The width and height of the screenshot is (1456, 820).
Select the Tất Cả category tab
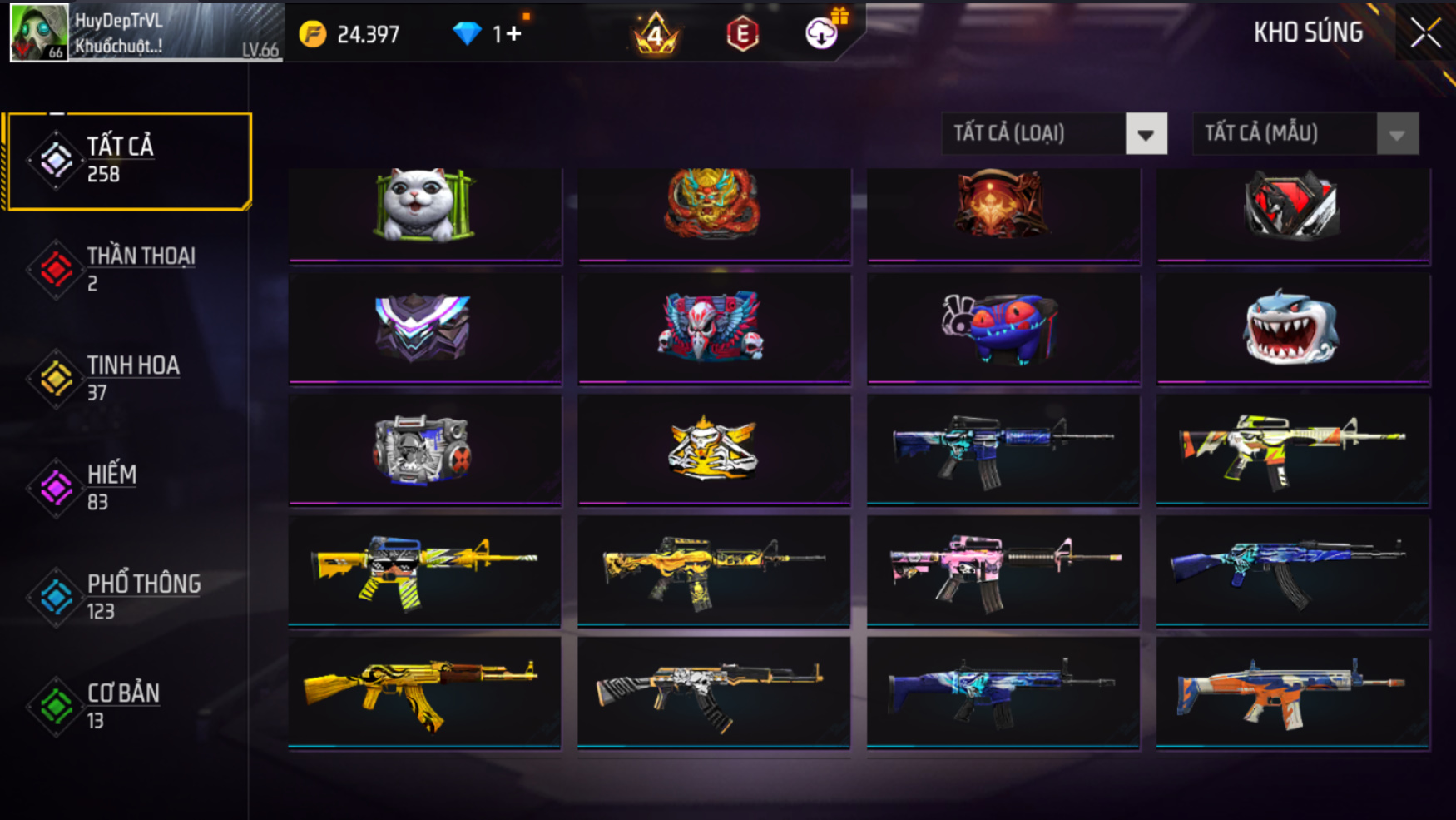[x=128, y=161]
